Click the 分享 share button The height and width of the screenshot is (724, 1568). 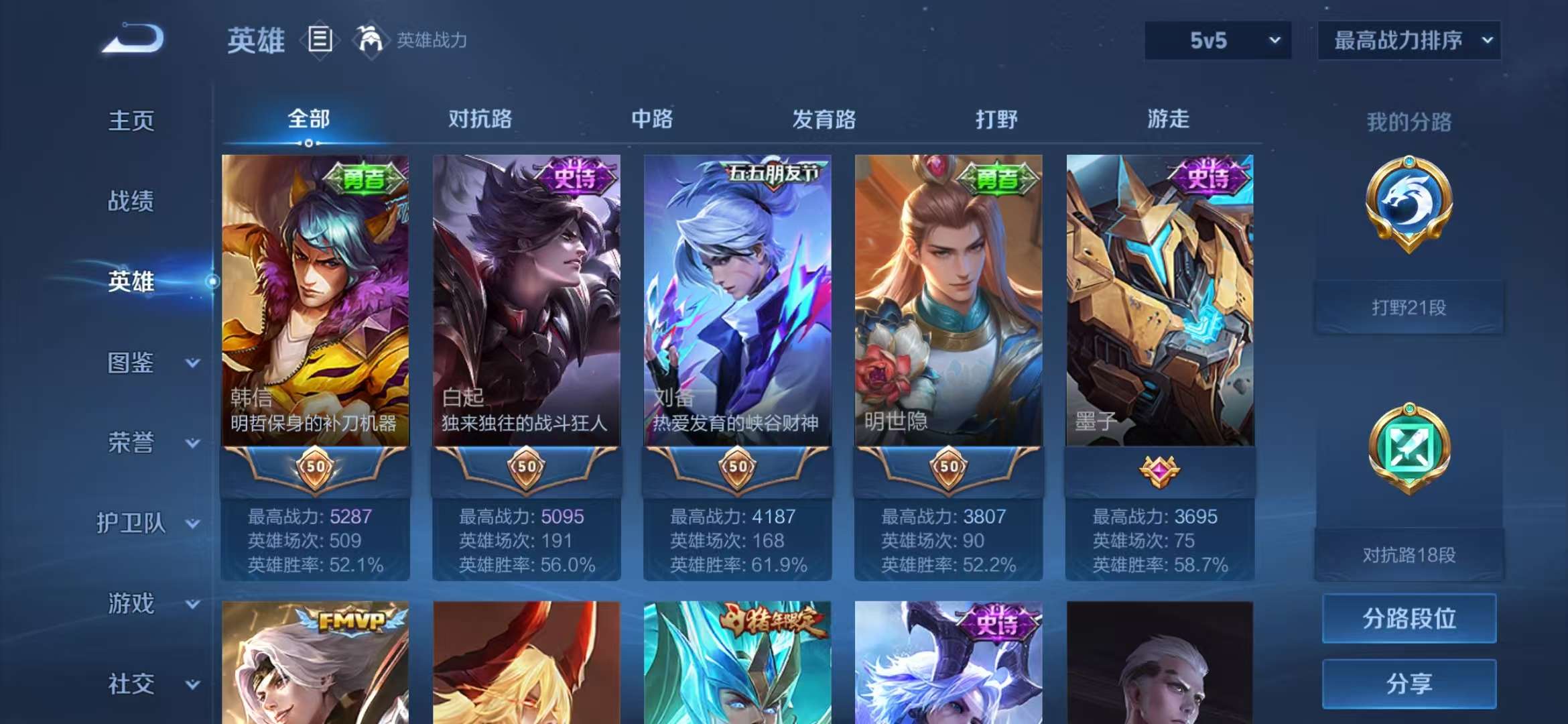[1409, 685]
